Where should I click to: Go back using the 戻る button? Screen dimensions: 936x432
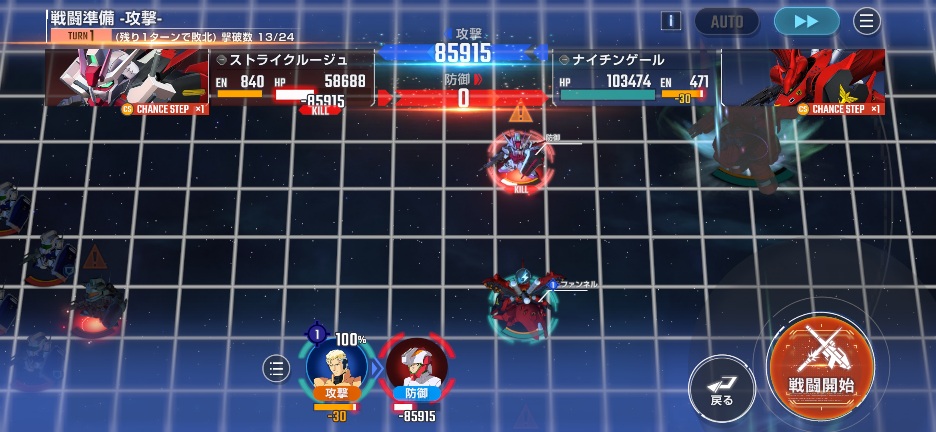(721, 386)
